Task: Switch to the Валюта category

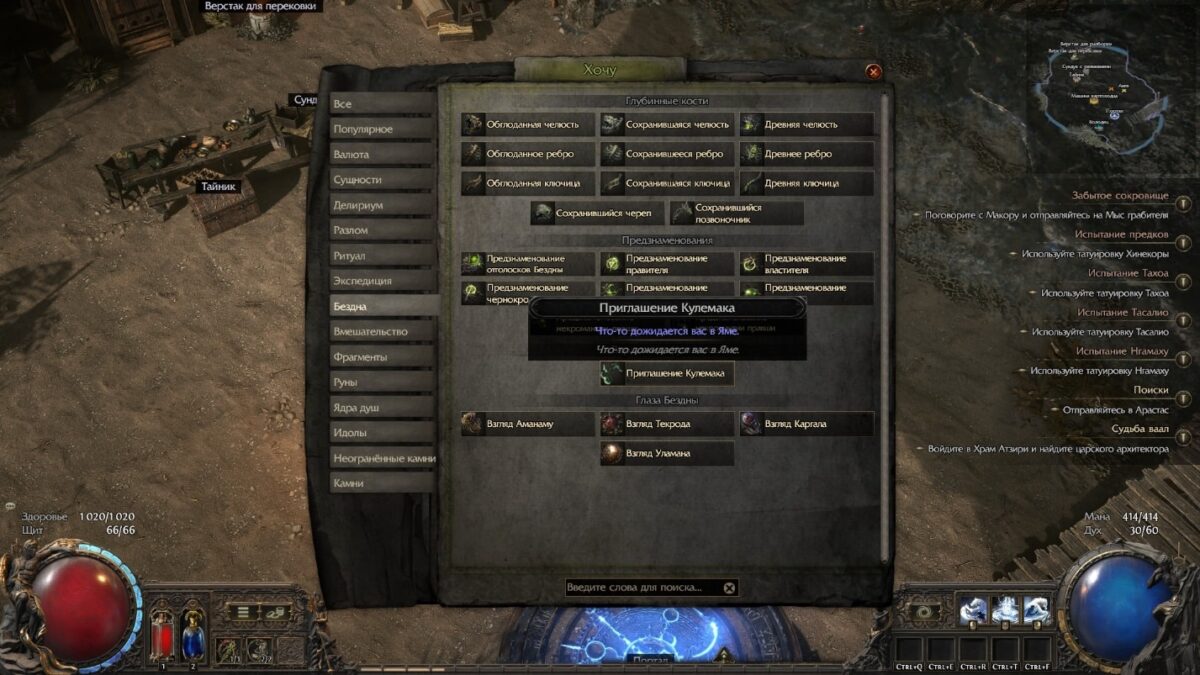Action: coord(384,155)
